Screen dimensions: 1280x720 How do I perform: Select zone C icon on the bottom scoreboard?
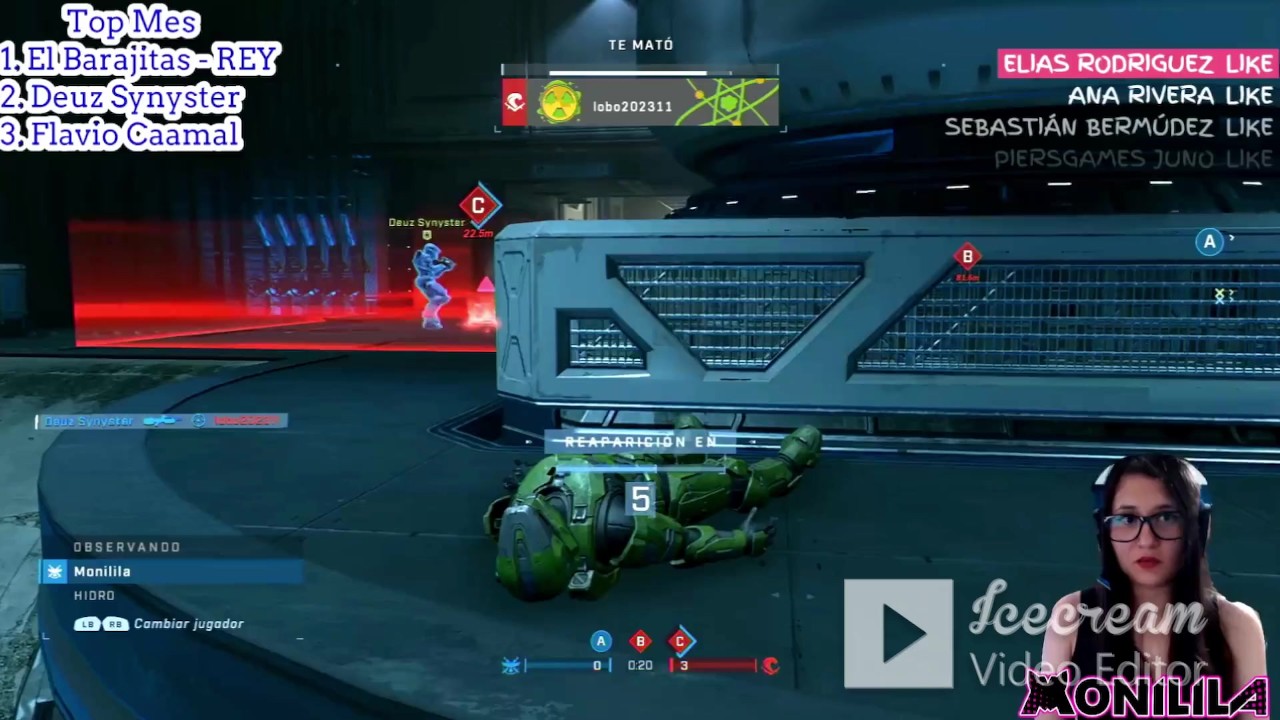[x=680, y=641]
